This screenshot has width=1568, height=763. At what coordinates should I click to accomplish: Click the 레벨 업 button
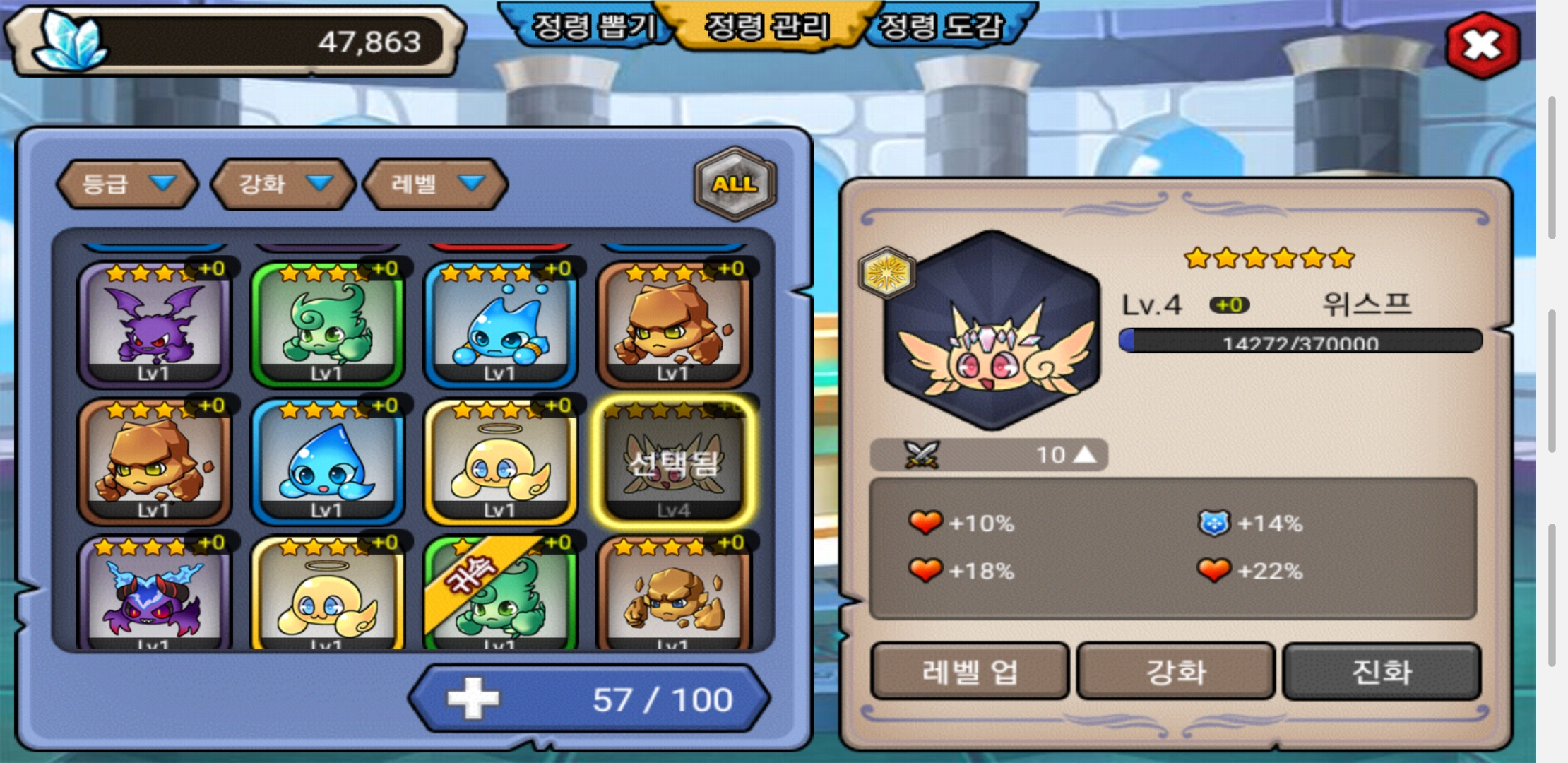[x=969, y=671]
